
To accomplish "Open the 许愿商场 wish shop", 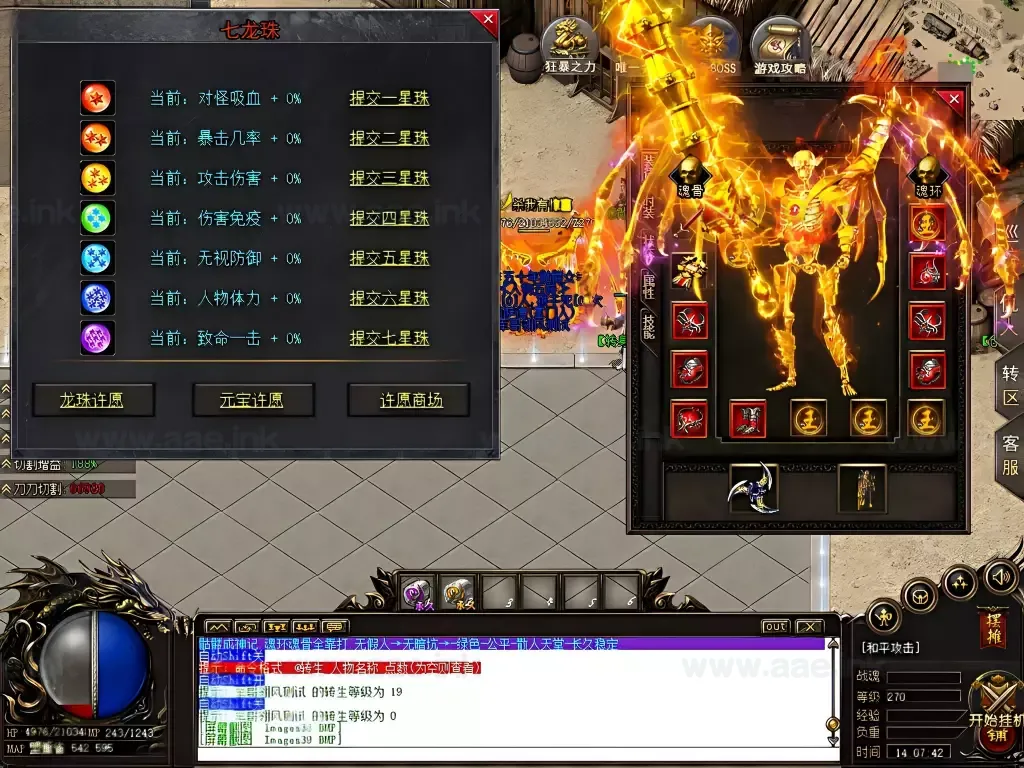I will (x=410, y=400).
